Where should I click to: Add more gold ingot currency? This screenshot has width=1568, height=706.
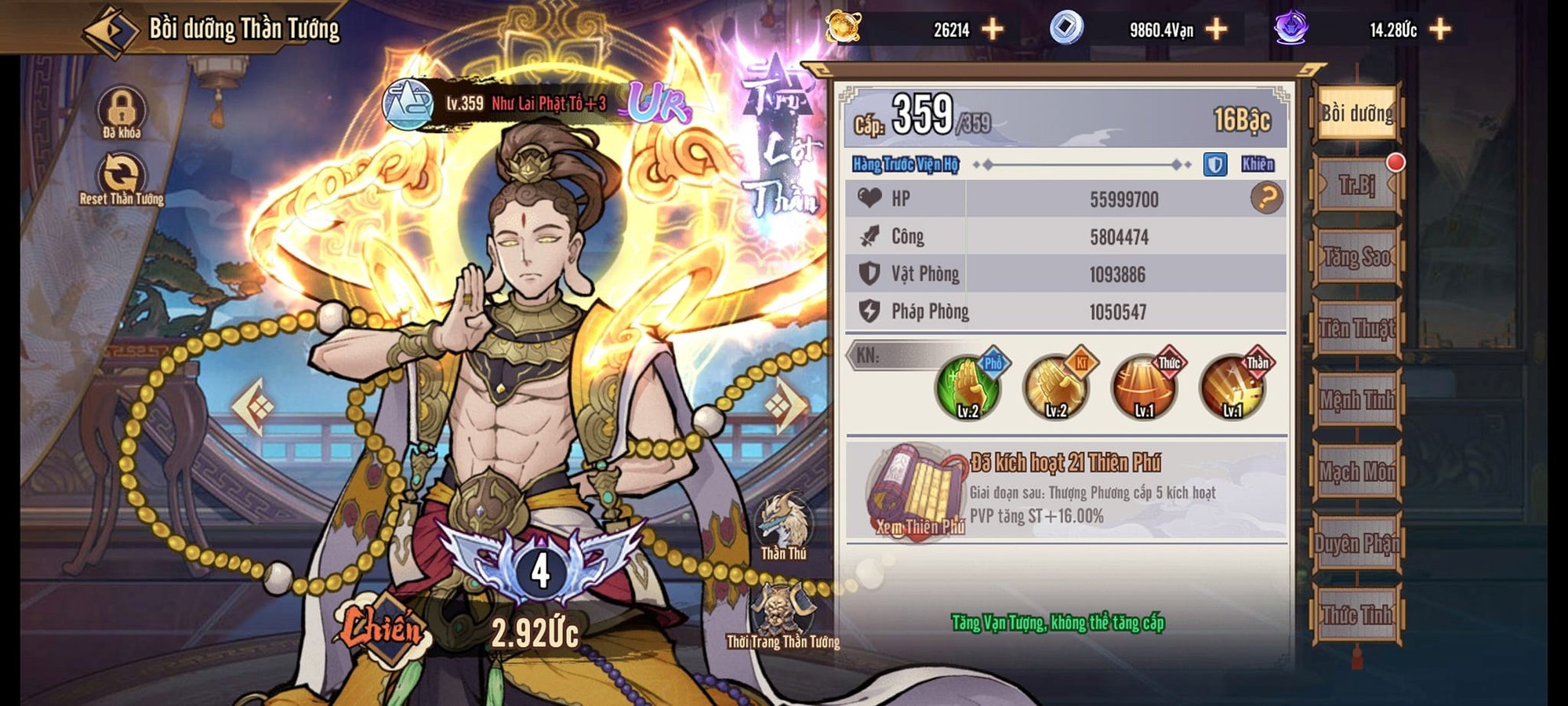[x=993, y=30]
